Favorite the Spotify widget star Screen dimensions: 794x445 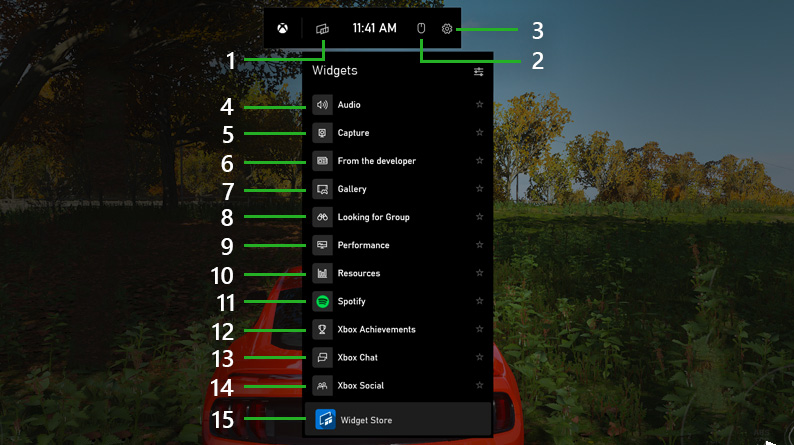pos(480,301)
